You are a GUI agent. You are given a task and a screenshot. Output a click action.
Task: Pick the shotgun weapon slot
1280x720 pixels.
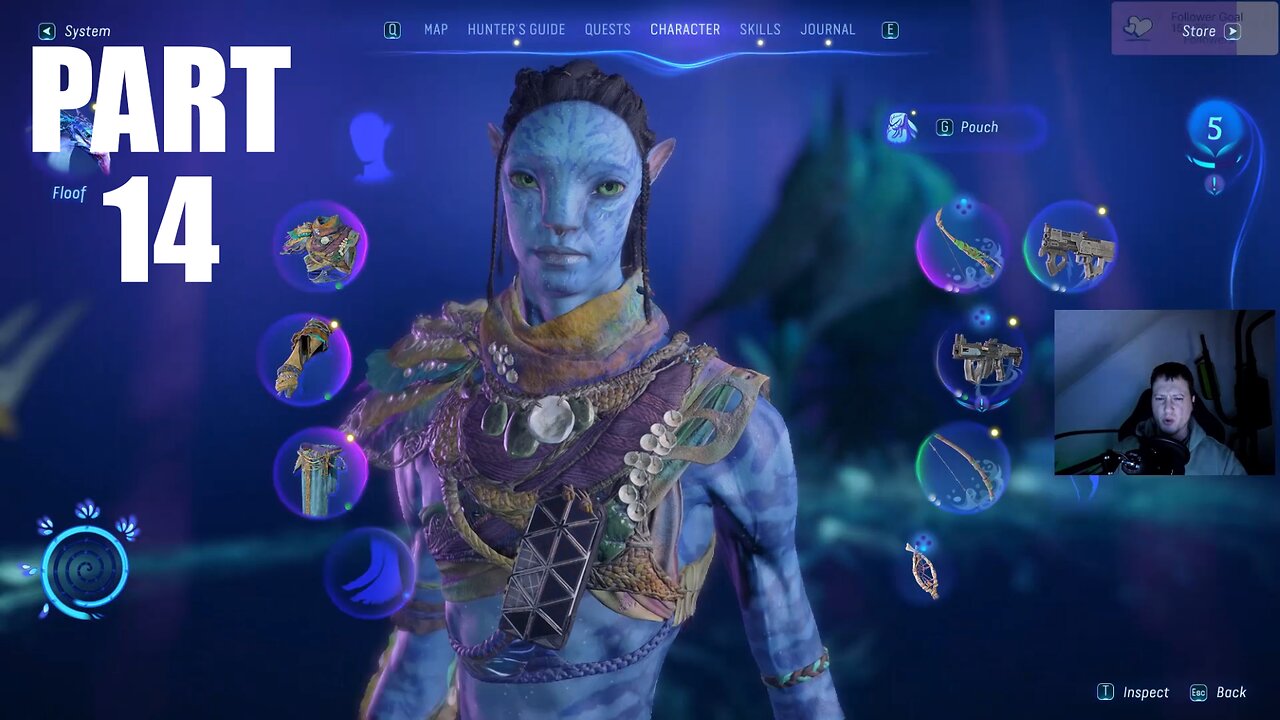(x=979, y=359)
